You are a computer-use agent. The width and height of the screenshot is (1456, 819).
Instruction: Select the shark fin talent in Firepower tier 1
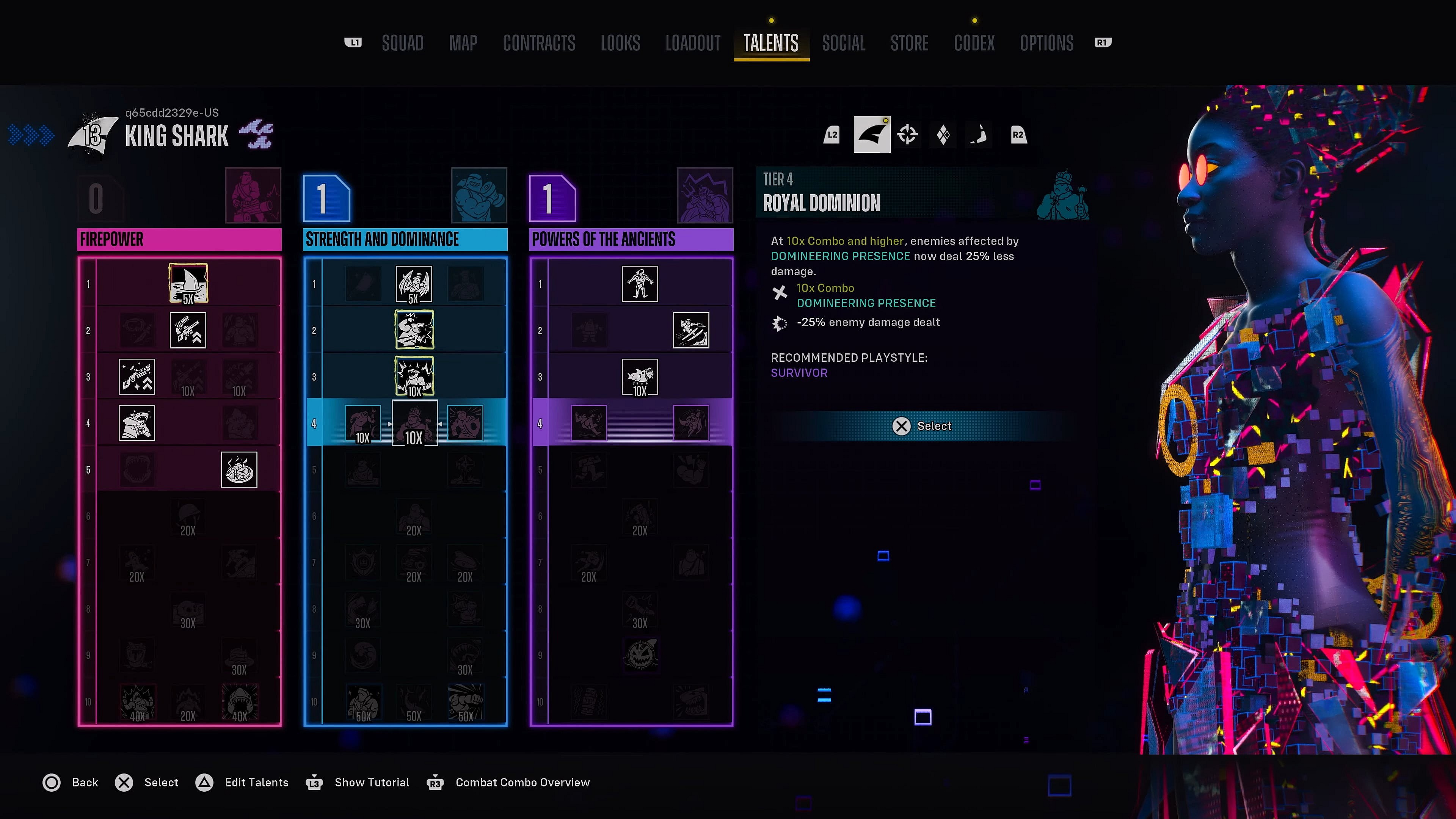pyautogui.click(x=189, y=282)
